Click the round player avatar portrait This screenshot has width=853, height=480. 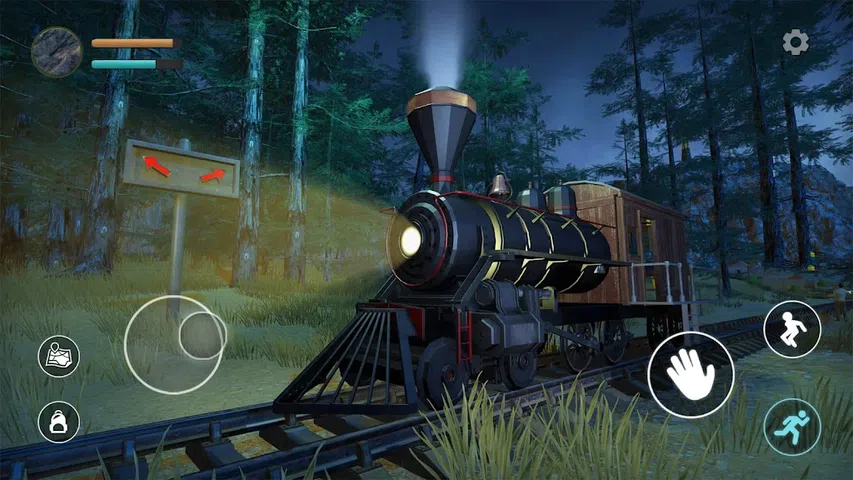pyautogui.click(x=56, y=52)
